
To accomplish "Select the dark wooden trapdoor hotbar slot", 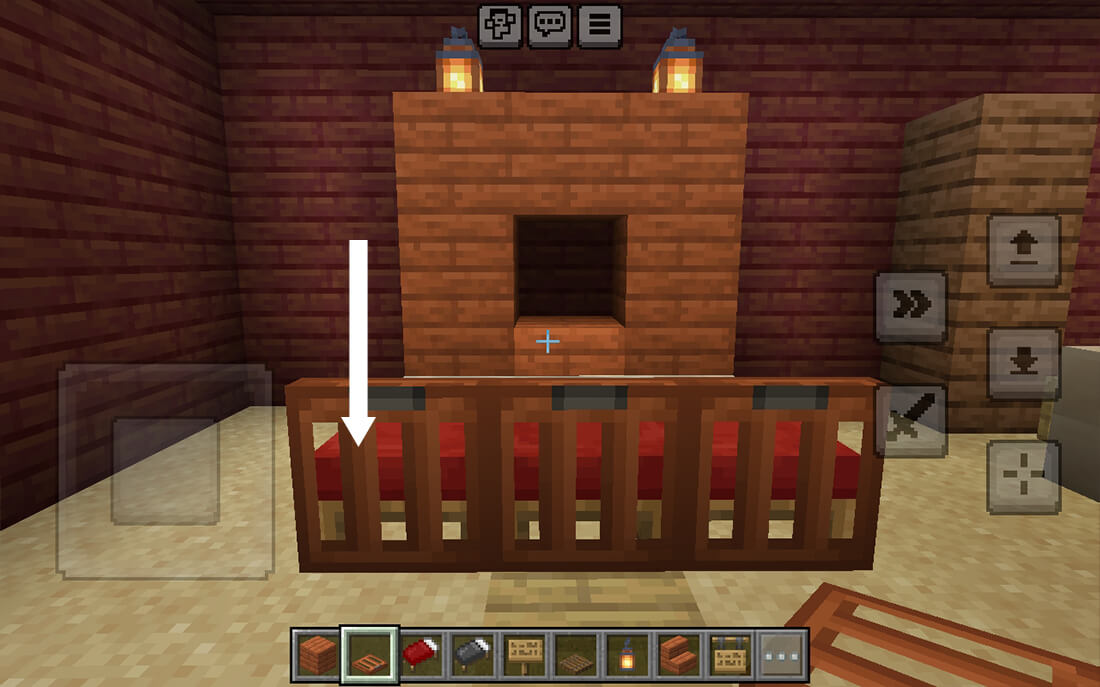I will point(578,654).
